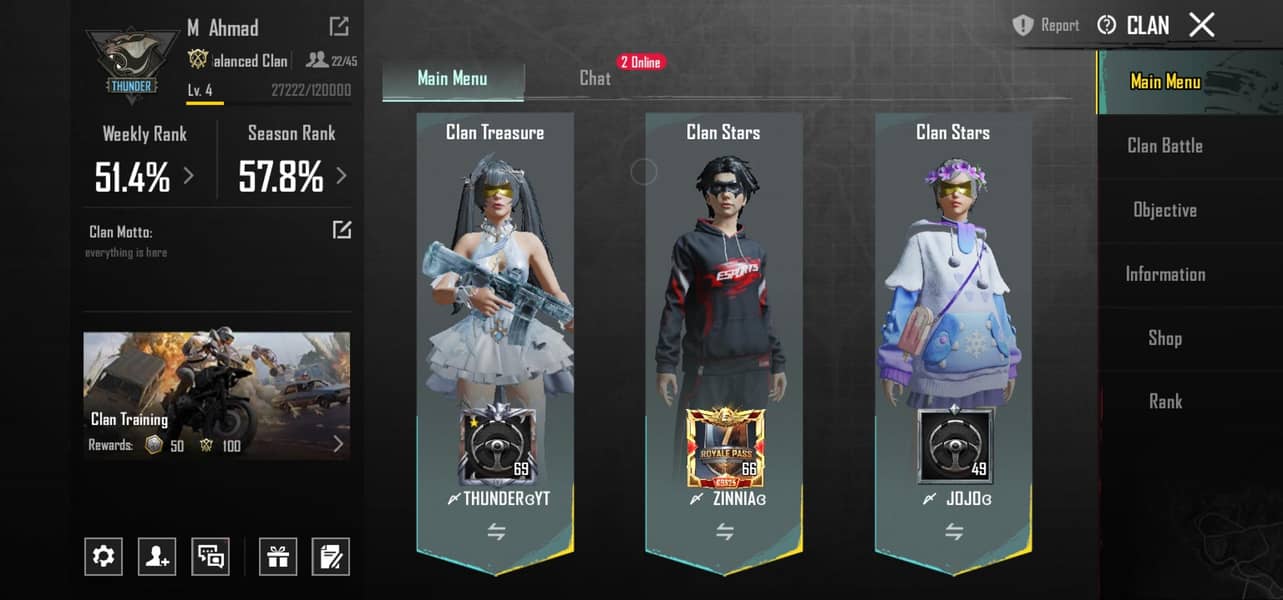Select the Objective menu entry
The height and width of the screenshot is (600, 1283).
point(1165,210)
